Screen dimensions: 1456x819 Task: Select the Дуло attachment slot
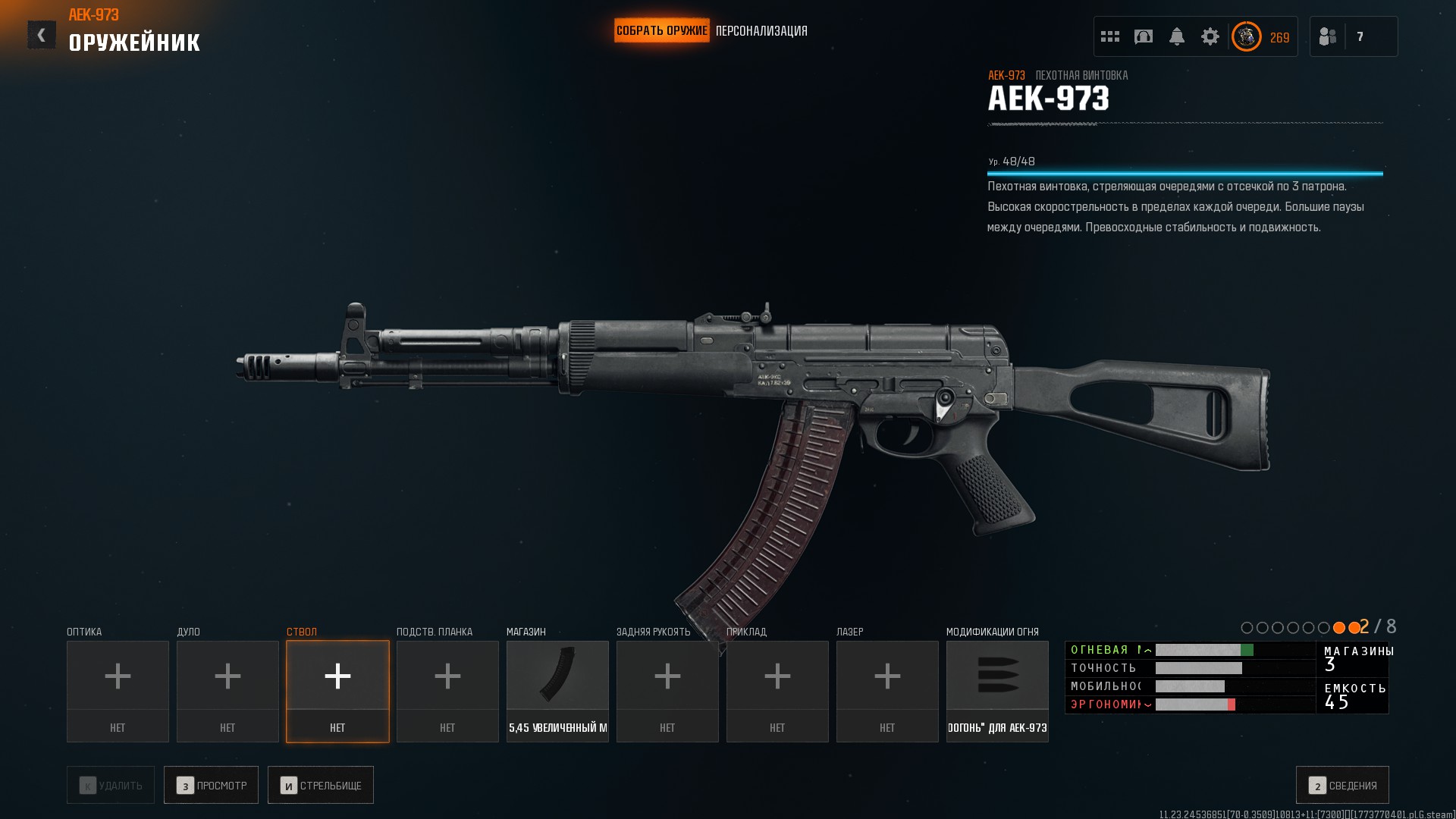pos(227,691)
